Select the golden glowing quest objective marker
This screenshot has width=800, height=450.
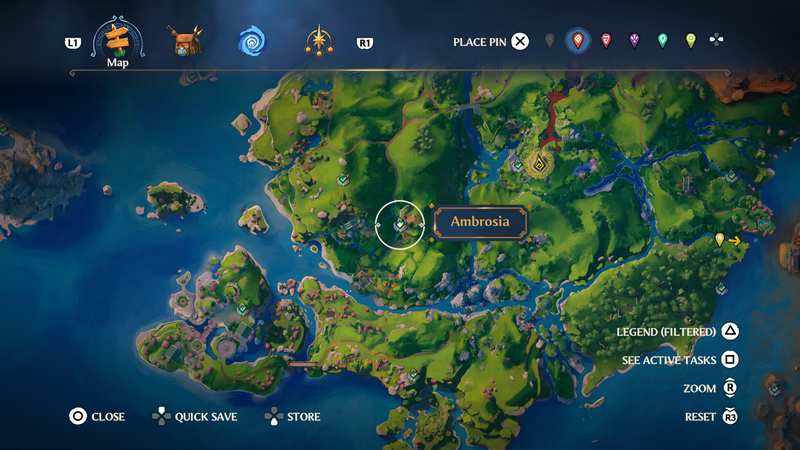pyautogui.click(x=539, y=163)
